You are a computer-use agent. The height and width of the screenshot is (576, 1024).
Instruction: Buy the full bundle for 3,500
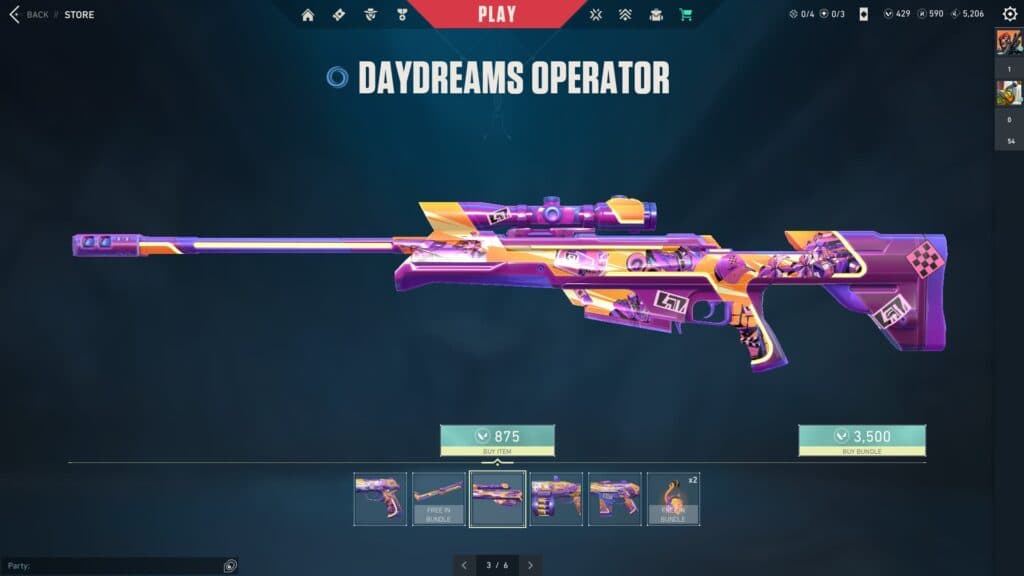click(x=861, y=440)
